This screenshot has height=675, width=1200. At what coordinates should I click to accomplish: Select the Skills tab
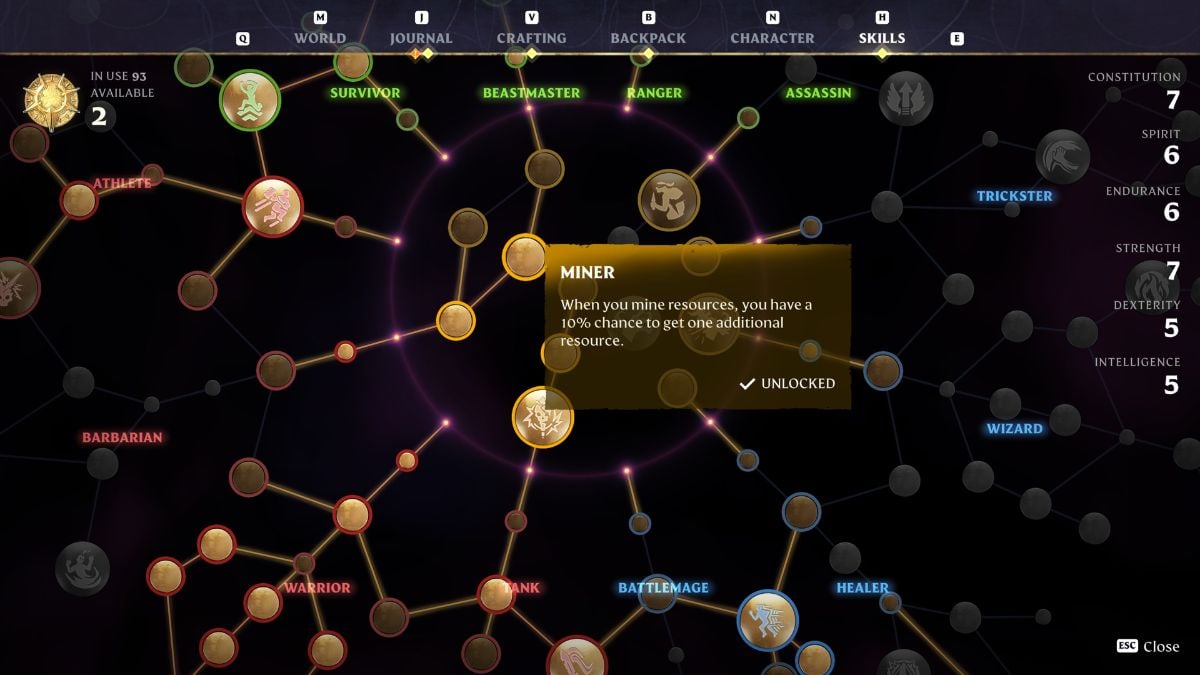point(882,38)
